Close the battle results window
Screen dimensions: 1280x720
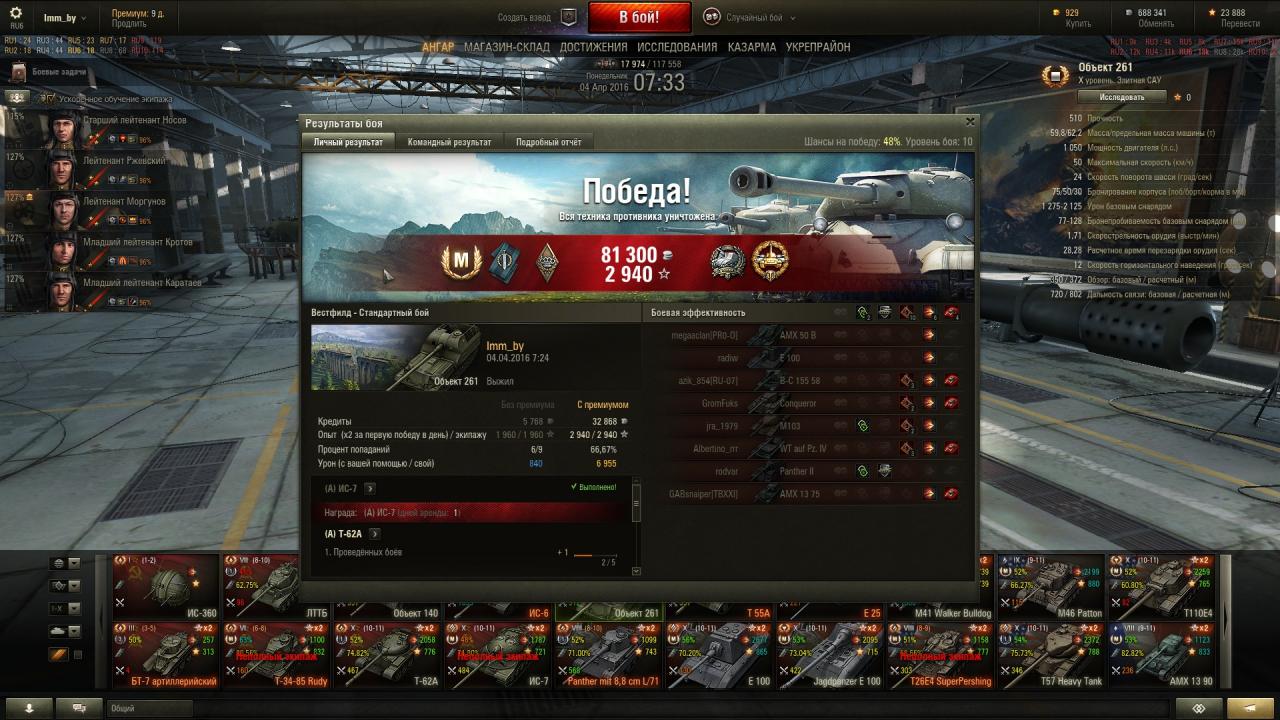(x=969, y=122)
